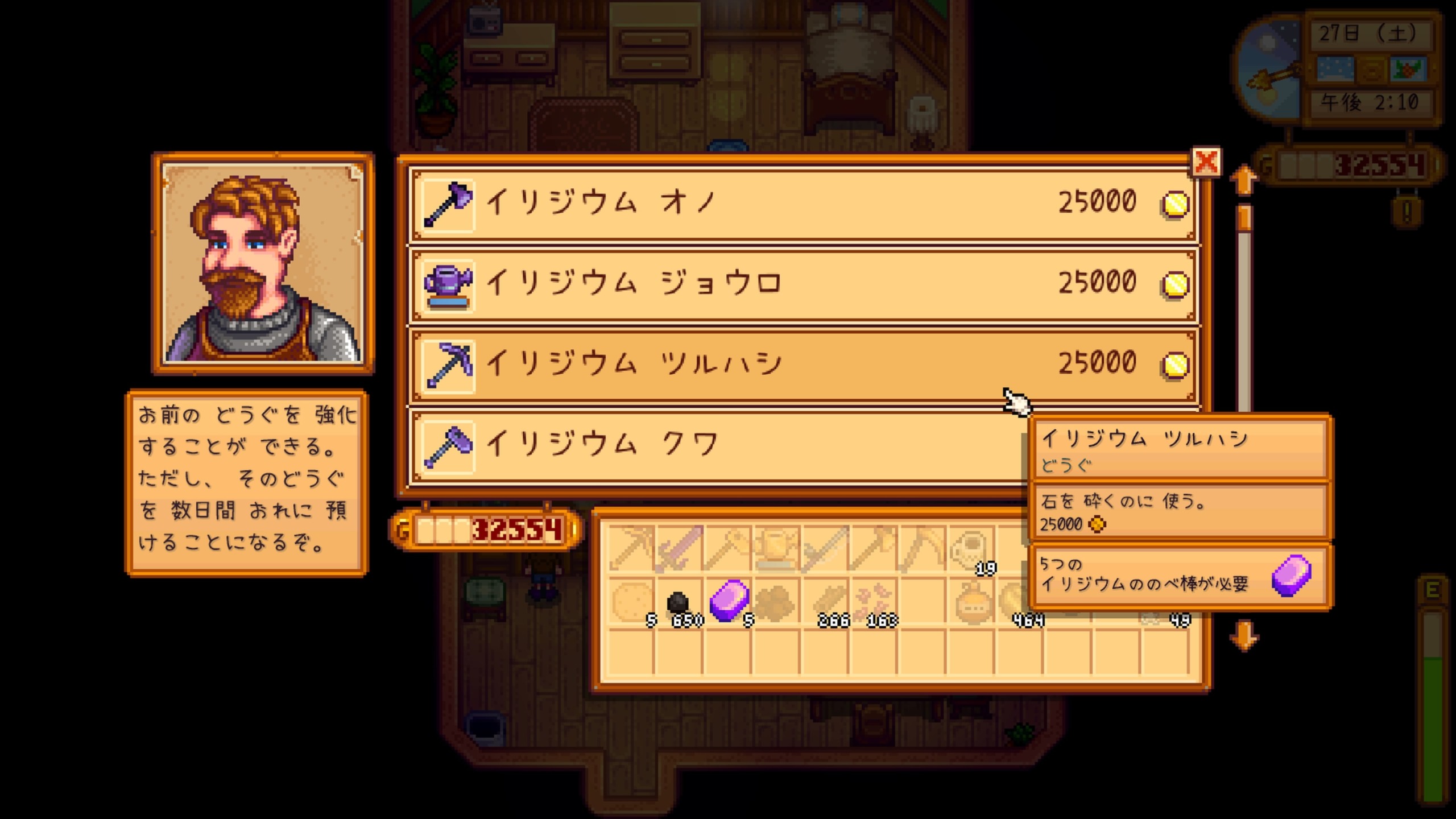Click the wood stack of 266
This screenshot has width=1456, height=819.
[825, 602]
